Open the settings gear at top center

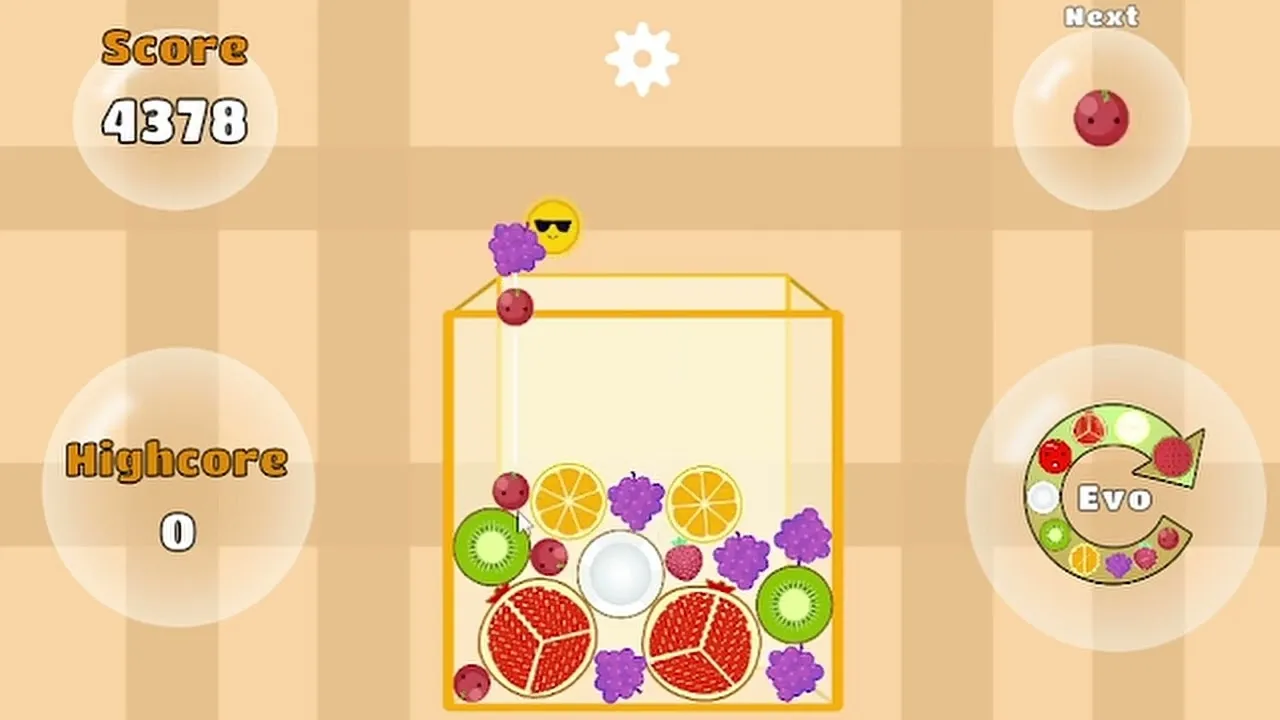640,57
